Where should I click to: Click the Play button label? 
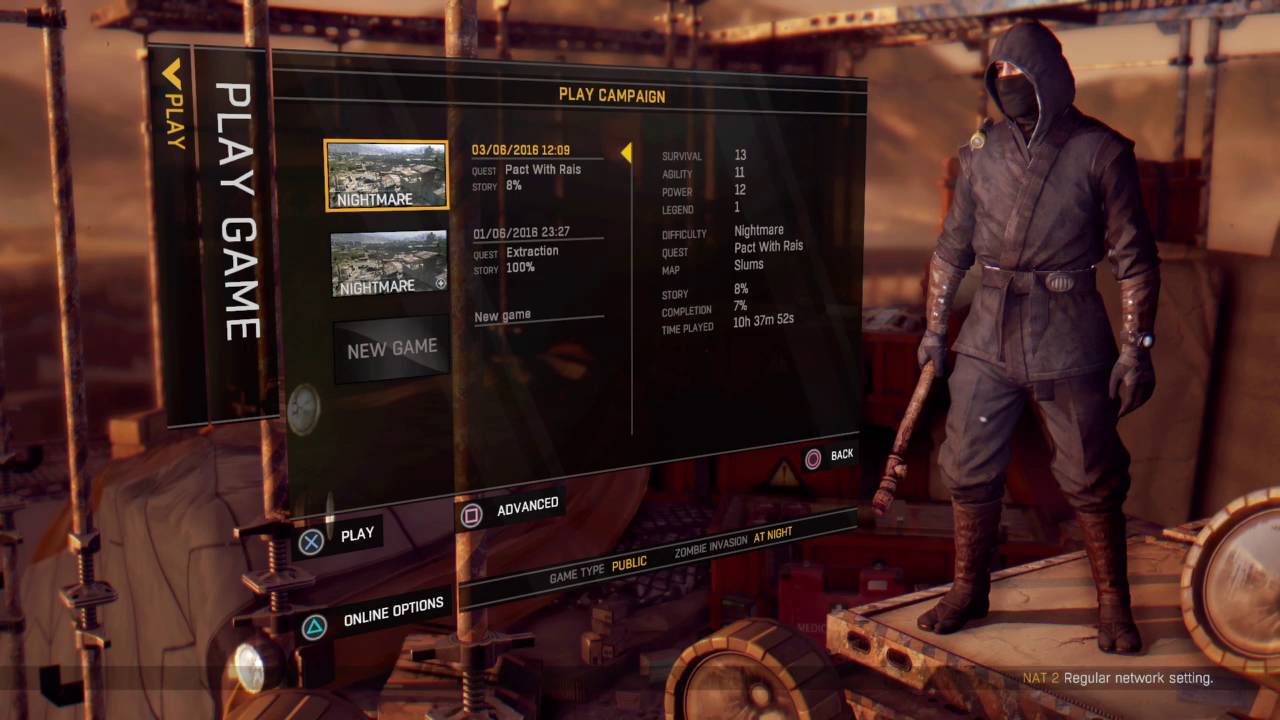click(356, 535)
